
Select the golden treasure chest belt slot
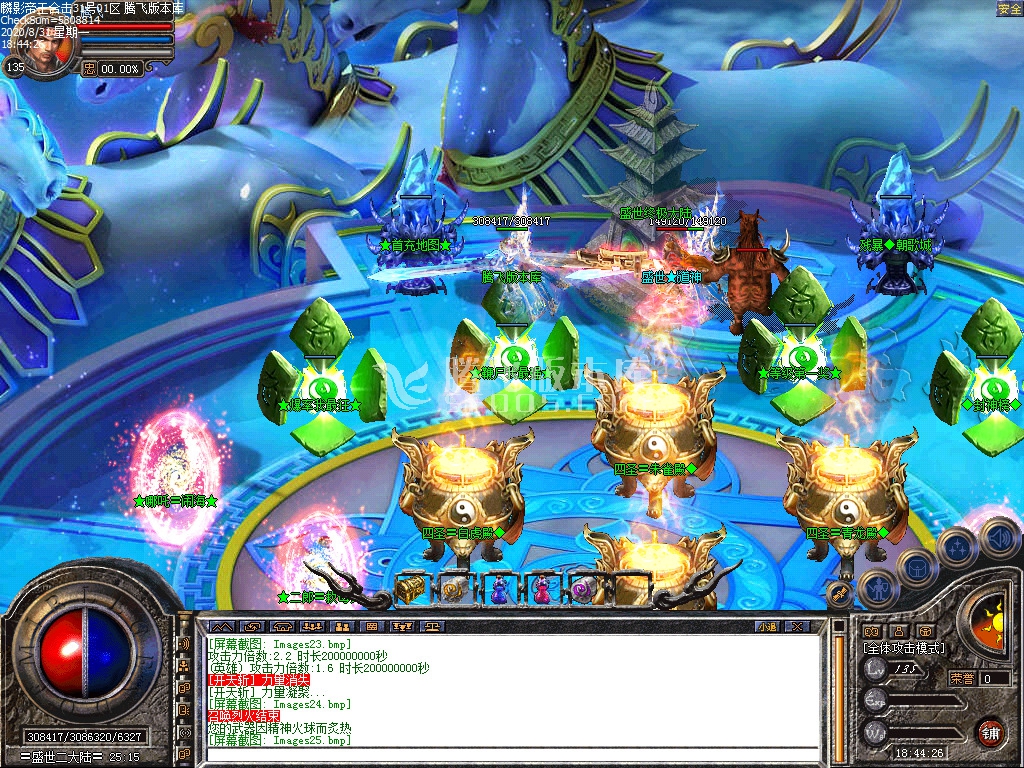tap(411, 589)
